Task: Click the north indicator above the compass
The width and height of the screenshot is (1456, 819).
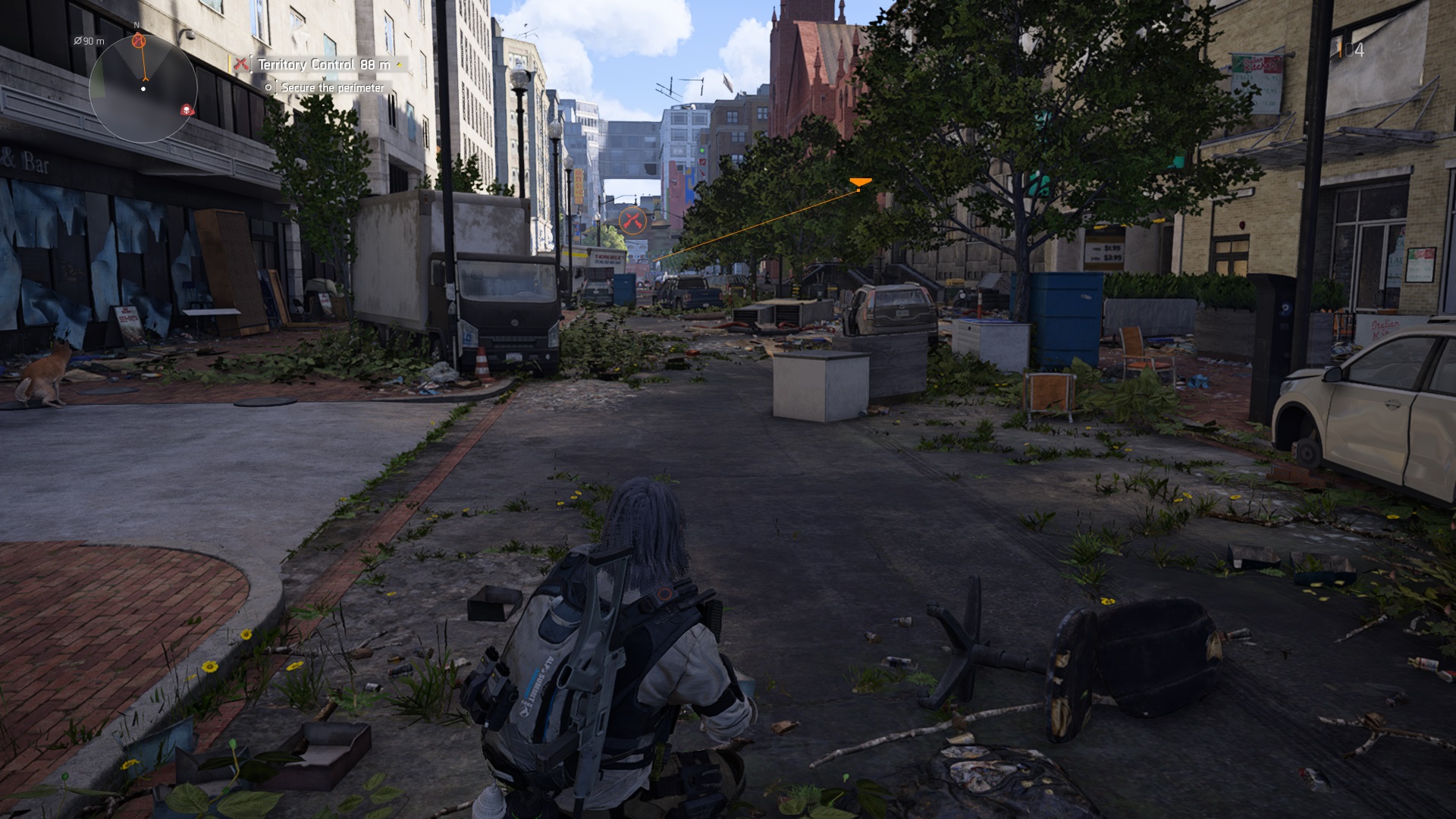Action: pyautogui.click(x=136, y=25)
